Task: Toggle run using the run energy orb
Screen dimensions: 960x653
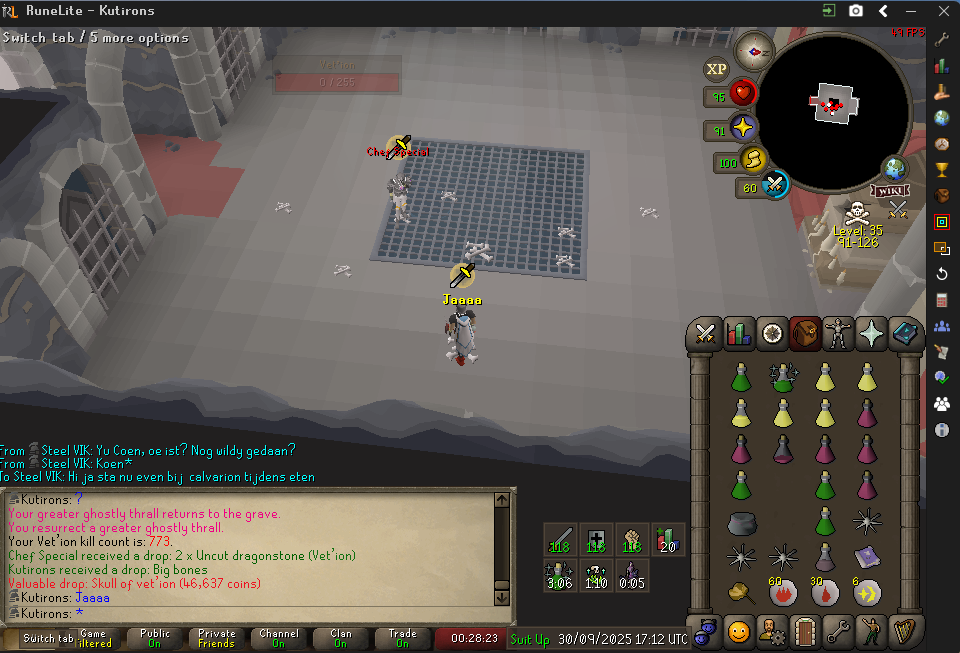Action: (x=752, y=160)
